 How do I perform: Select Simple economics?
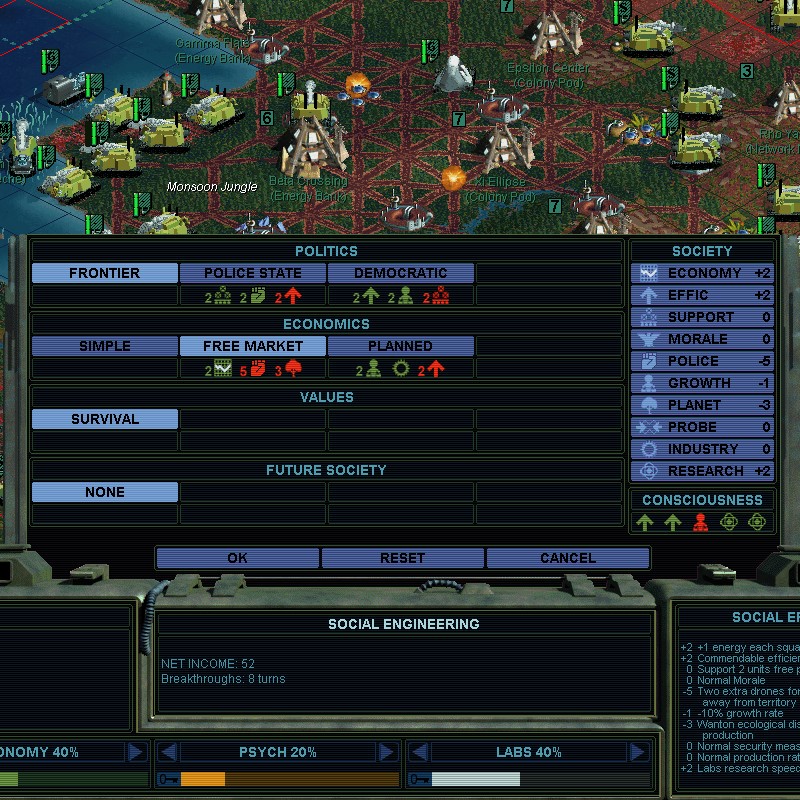pos(105,346)
